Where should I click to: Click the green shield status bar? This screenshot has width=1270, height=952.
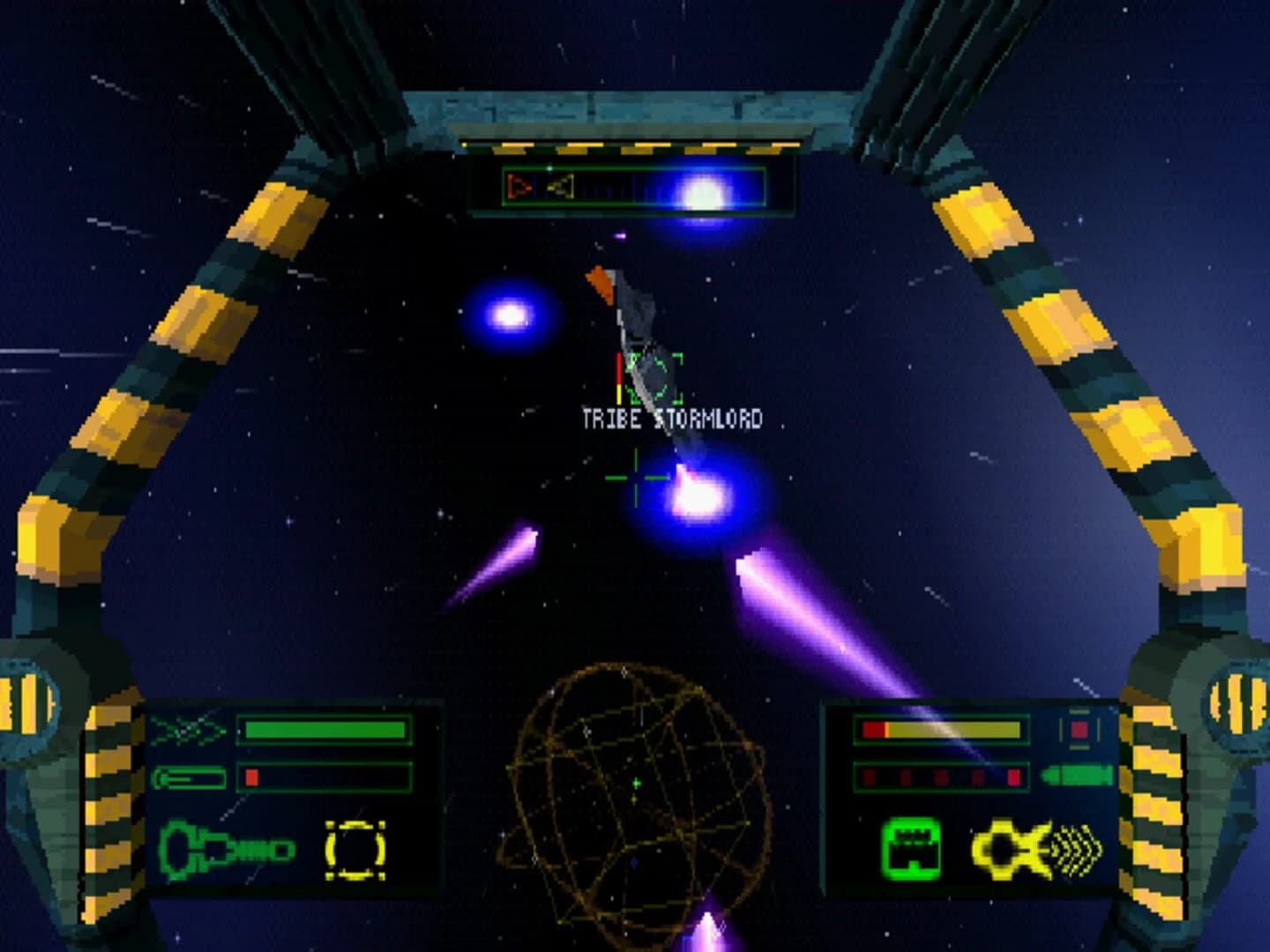326,730
